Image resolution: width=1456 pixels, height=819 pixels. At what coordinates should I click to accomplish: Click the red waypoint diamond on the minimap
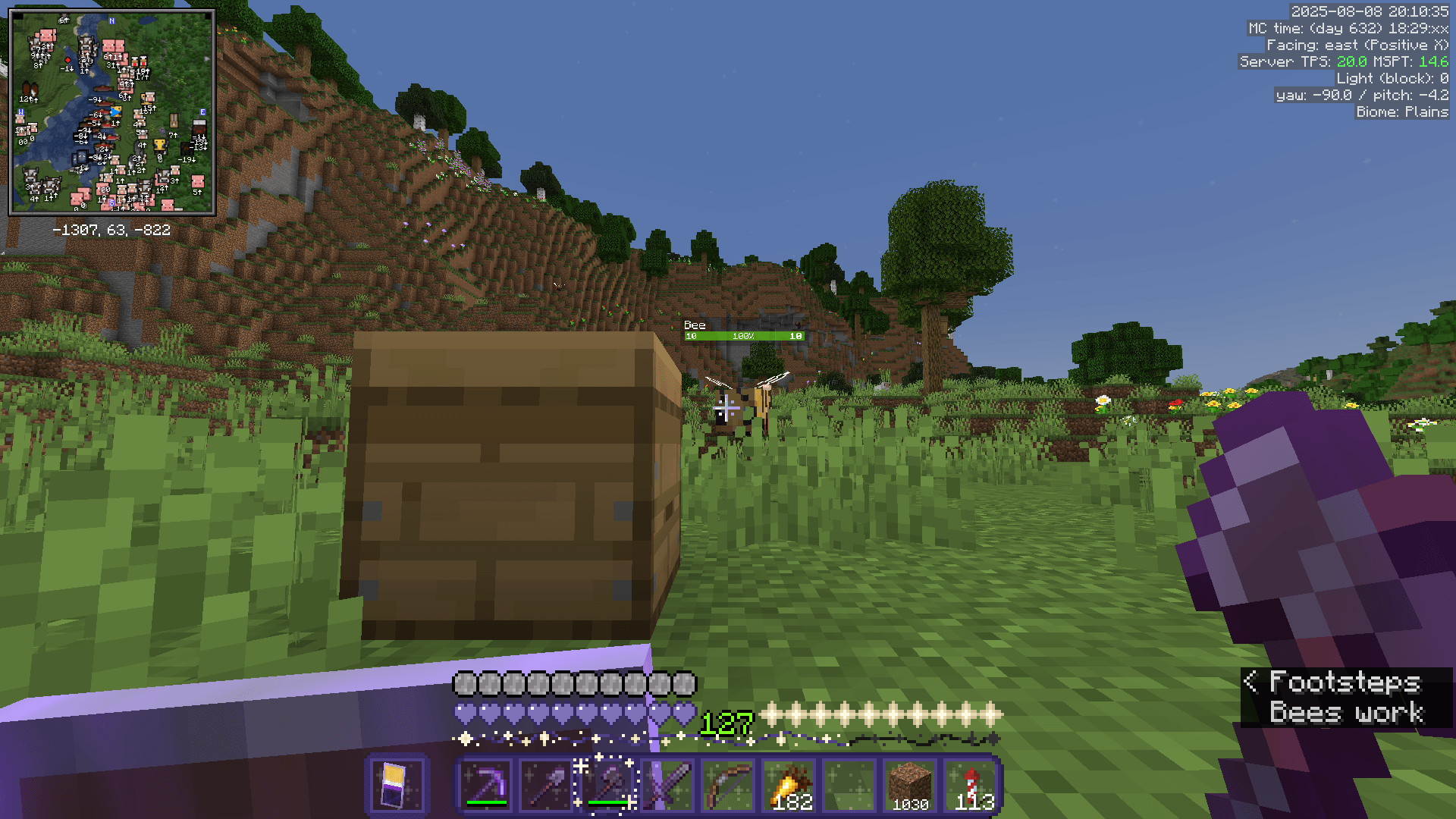click(68, 60)
